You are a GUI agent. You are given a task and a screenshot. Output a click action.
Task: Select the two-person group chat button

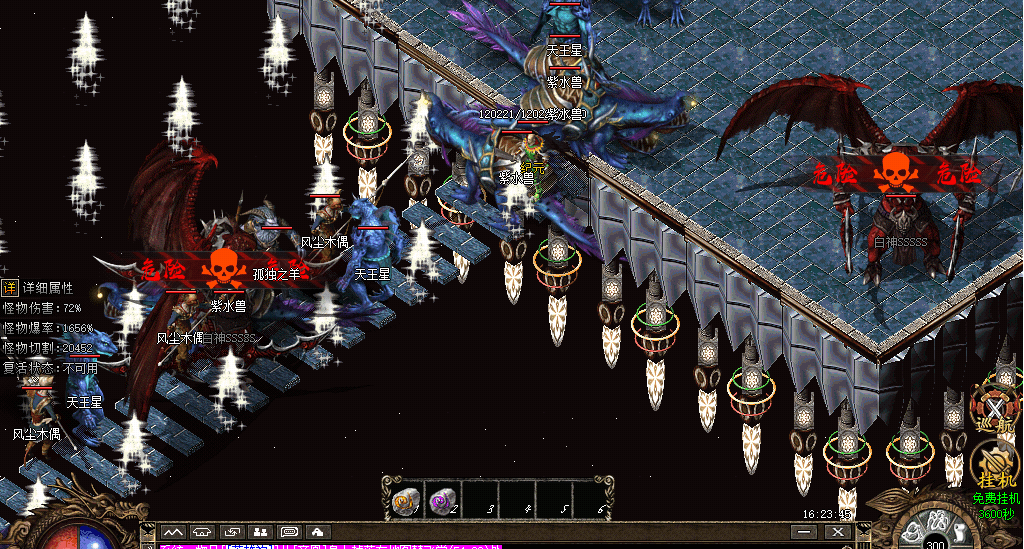pos(260,531)
